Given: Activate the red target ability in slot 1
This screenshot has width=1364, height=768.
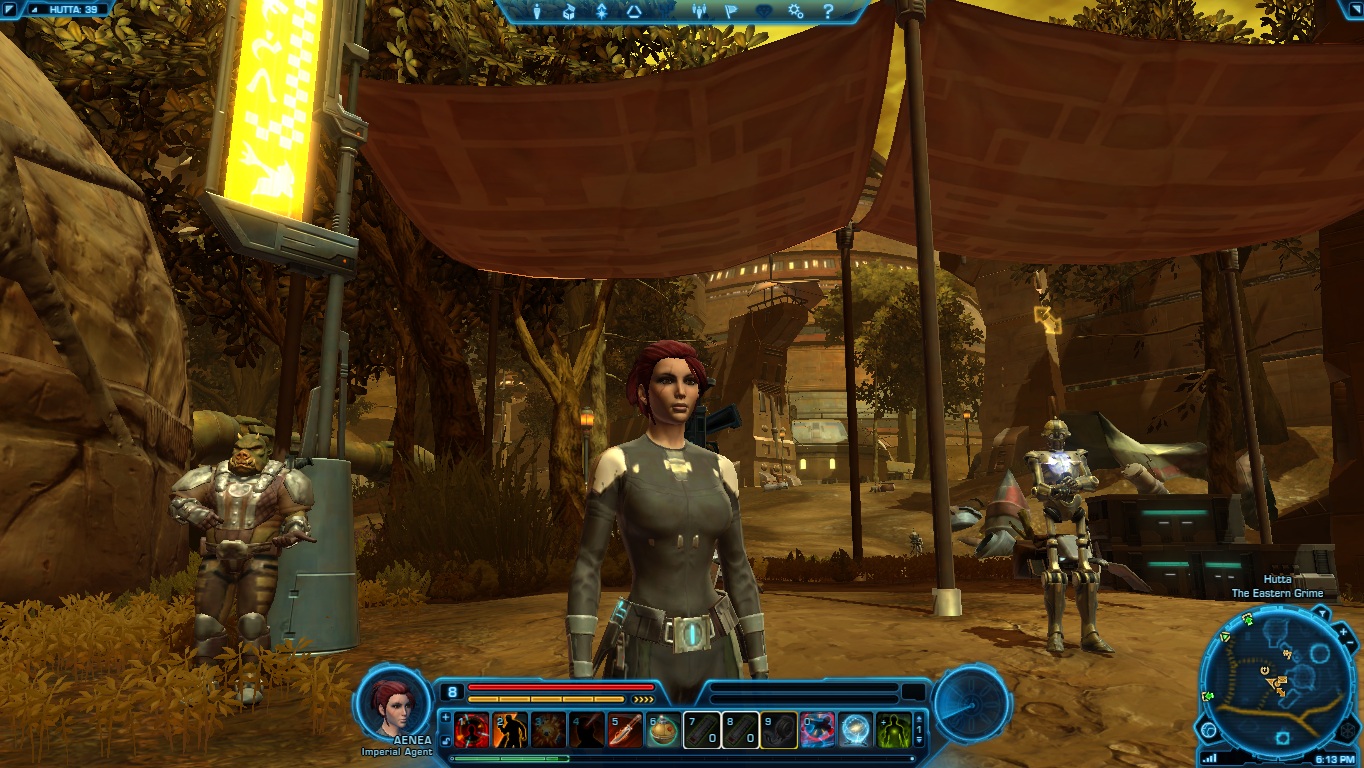Looking at the screenshot, I should click(471, 731).
